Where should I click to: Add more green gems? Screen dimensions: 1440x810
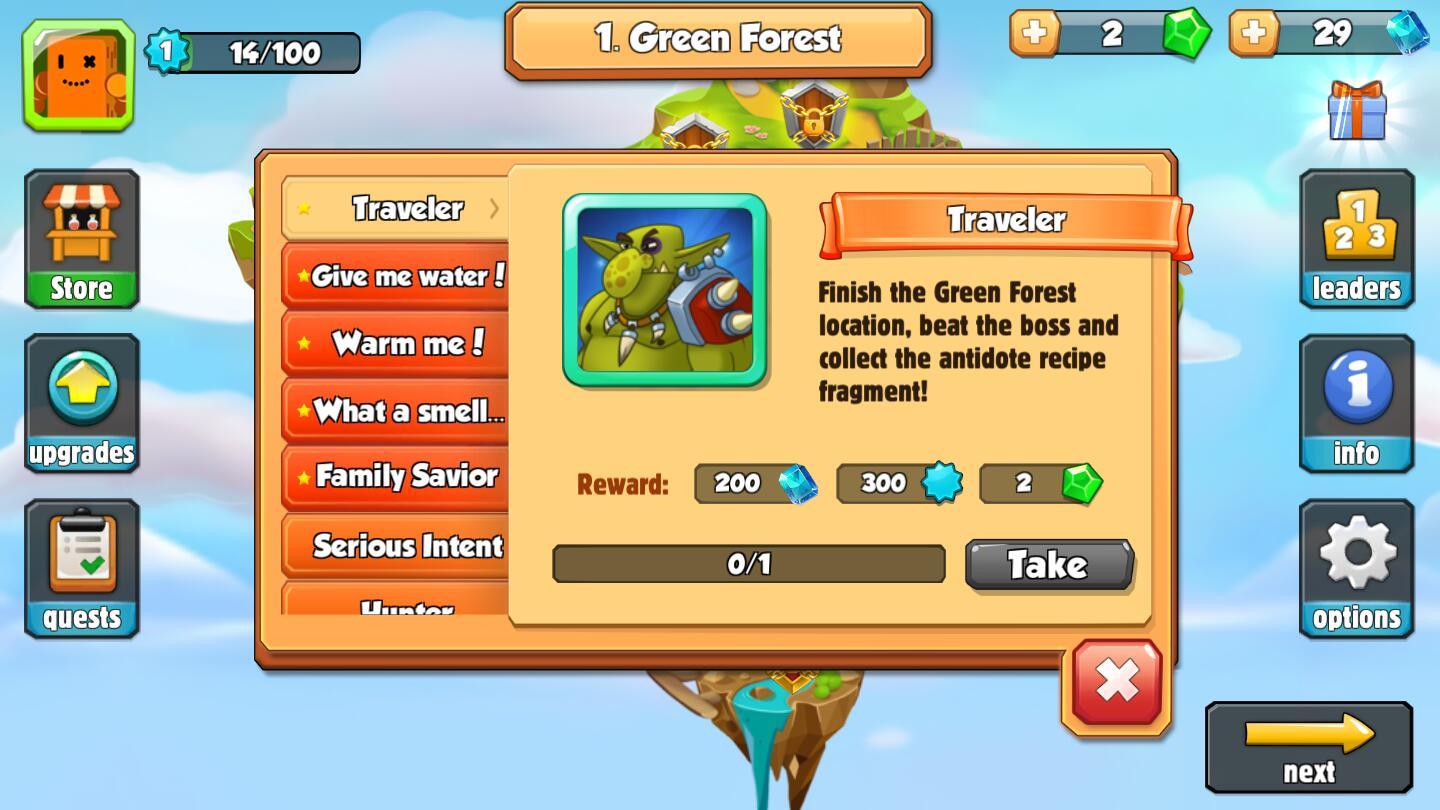(x=1035, y=33)
